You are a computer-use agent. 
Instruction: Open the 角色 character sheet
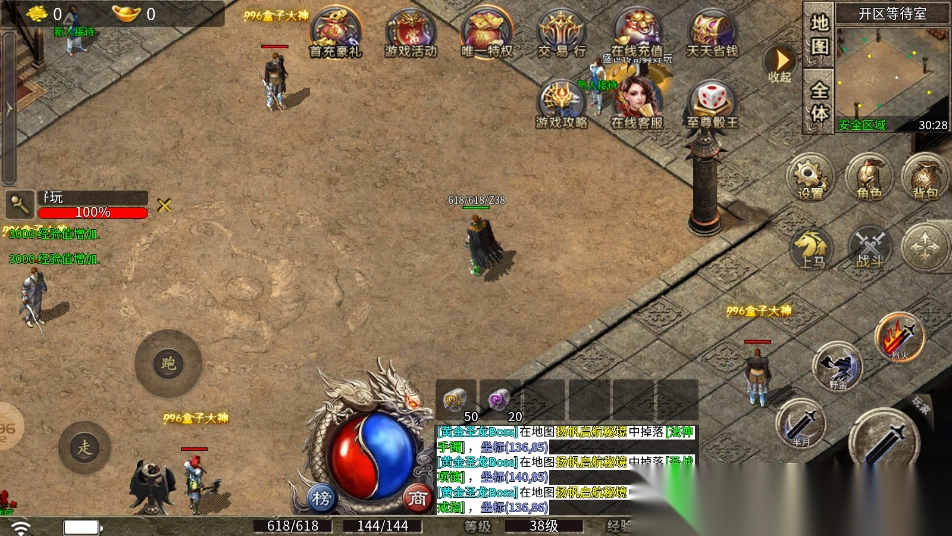point(868,176)
